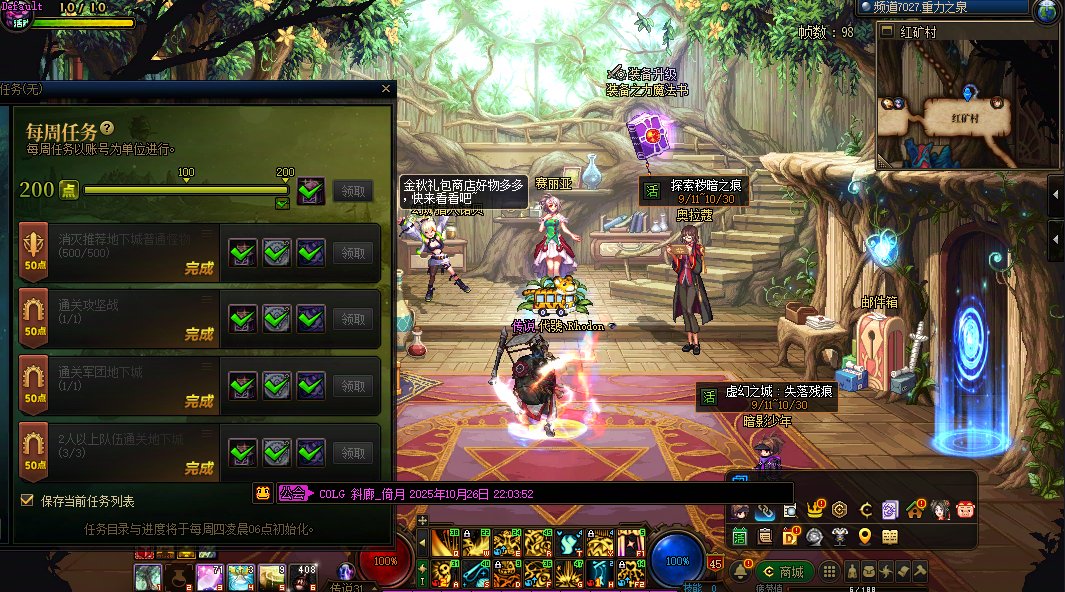
Task: Open the pink pig face icon
Action: 965,511
